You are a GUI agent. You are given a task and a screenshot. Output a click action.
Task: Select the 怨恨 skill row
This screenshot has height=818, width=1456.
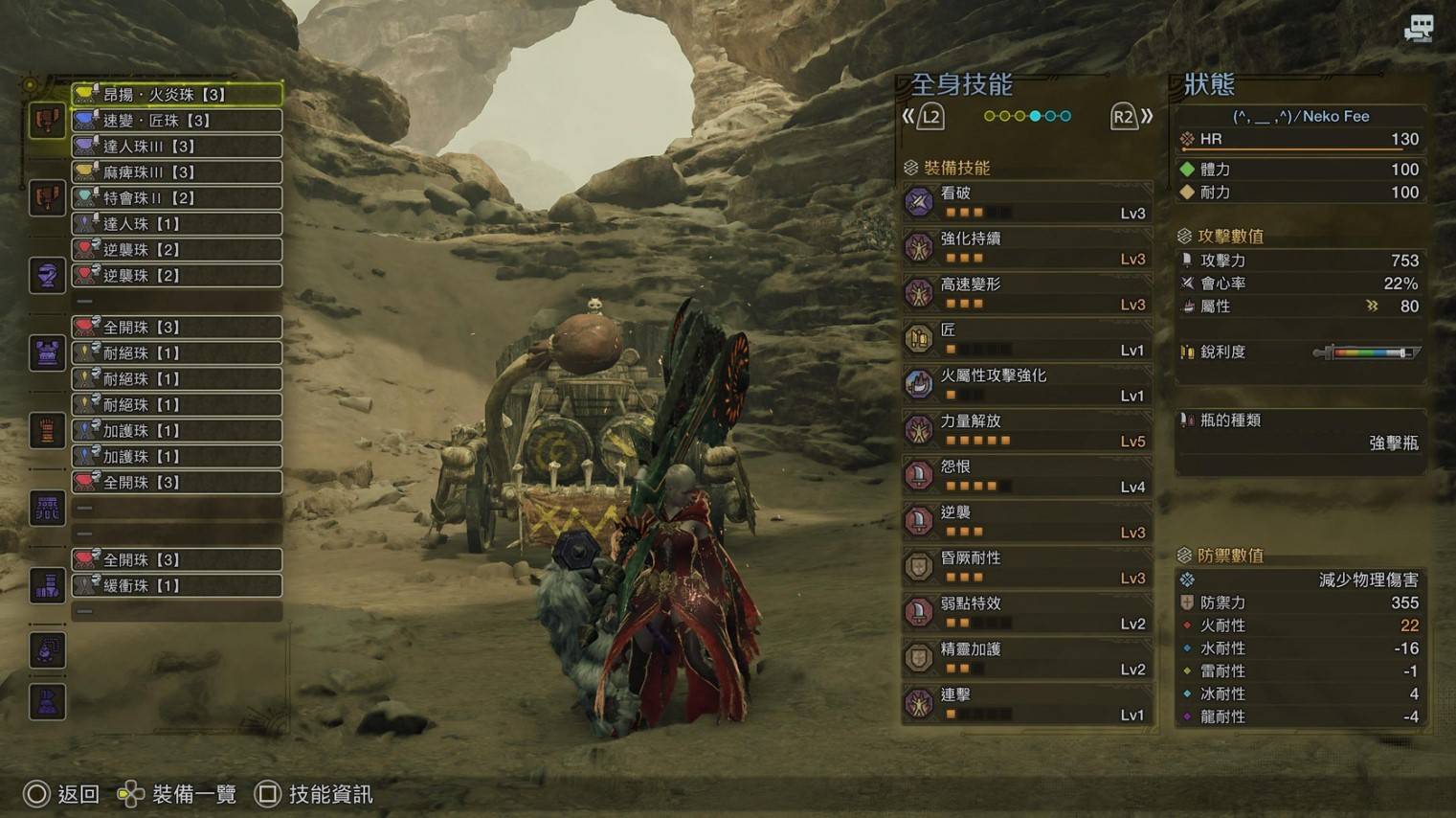click(x=1026, y=476)
